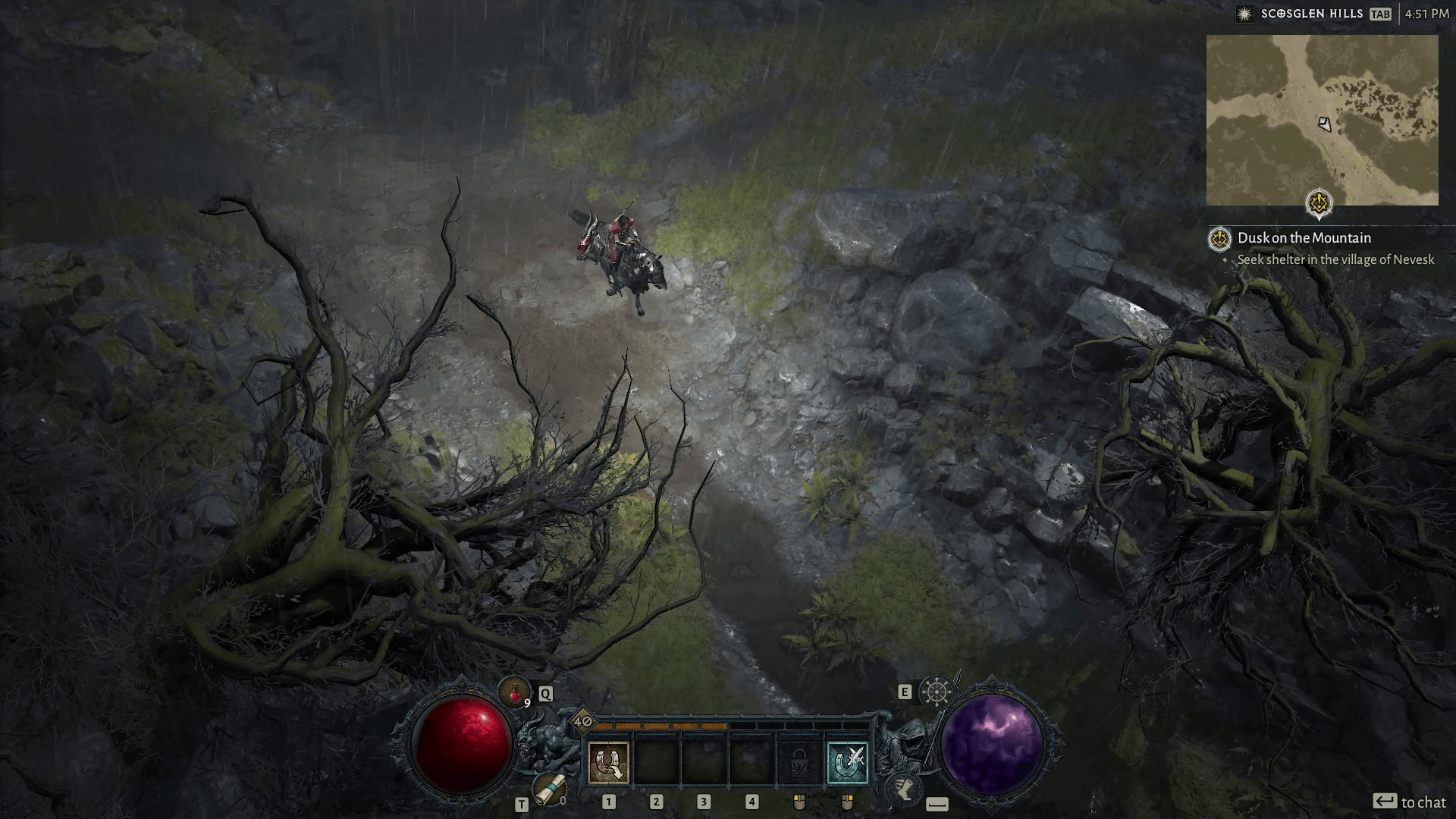Trigger the evade boot icon

click(904, 789)
